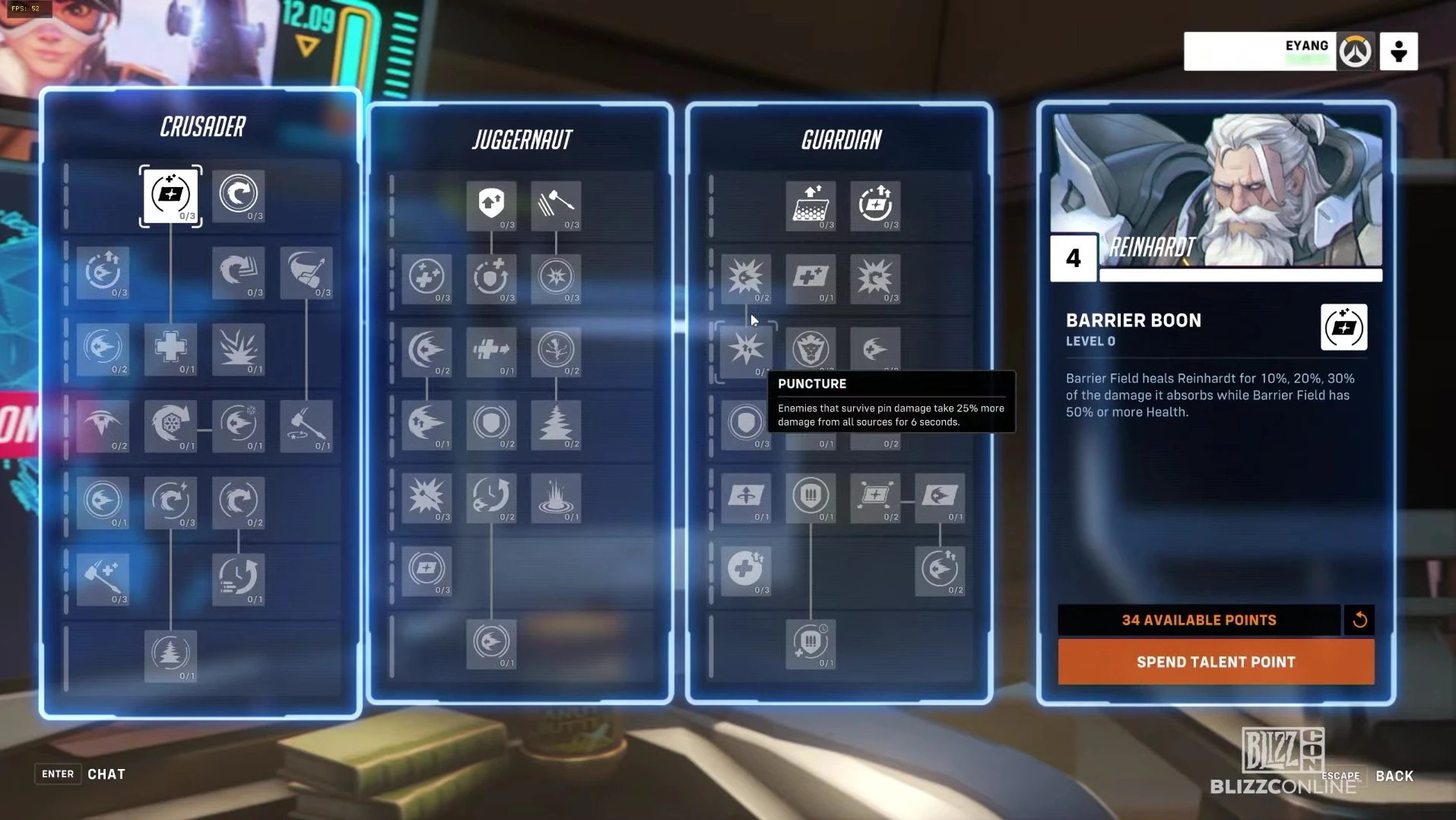Select the medical cross talent in Crusader
1456x820 pixels.
click(x=170, y=348)
